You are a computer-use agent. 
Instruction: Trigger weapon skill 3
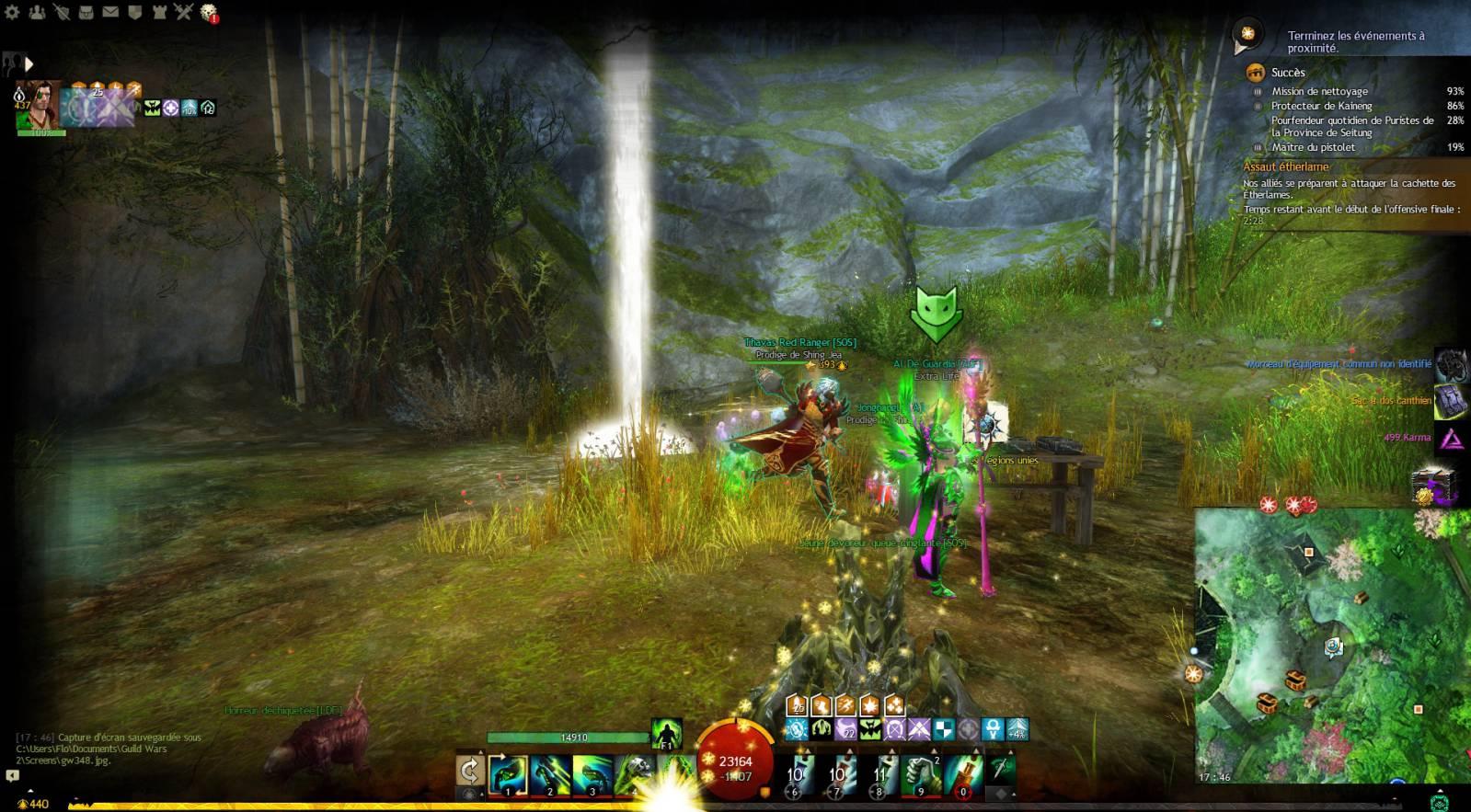click(x=592, y=773)
